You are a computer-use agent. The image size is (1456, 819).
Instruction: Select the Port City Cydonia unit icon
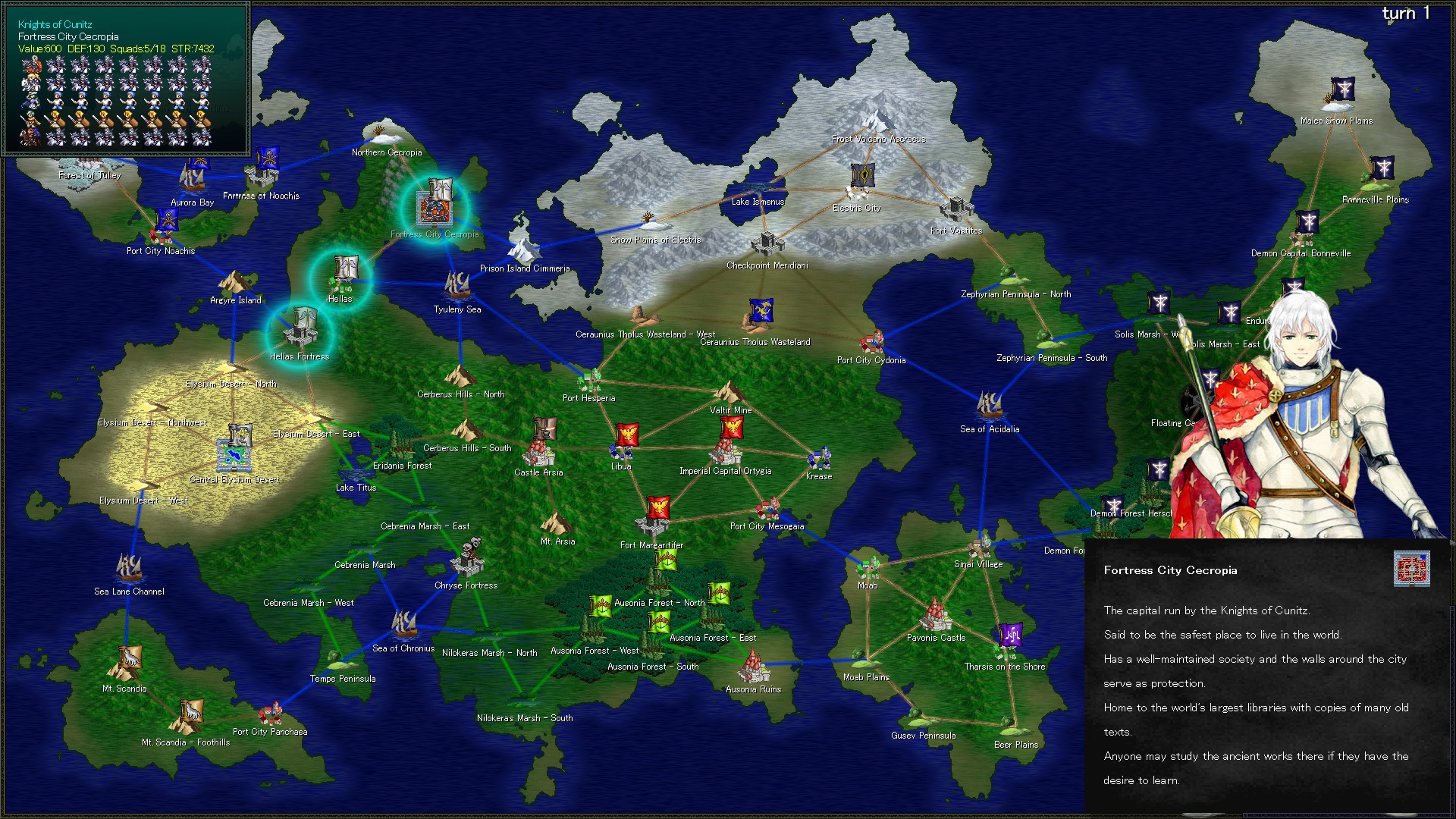(x=871, y=341)
